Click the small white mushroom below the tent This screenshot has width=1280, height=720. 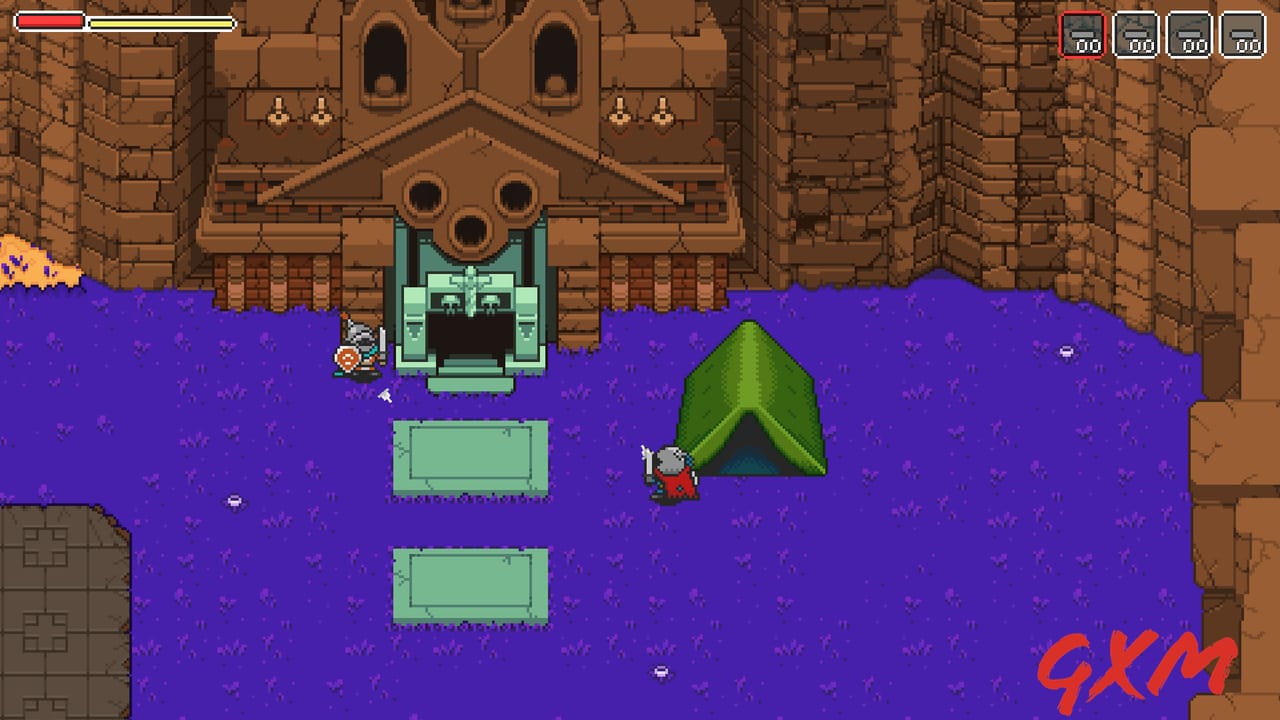pos(660,673)
